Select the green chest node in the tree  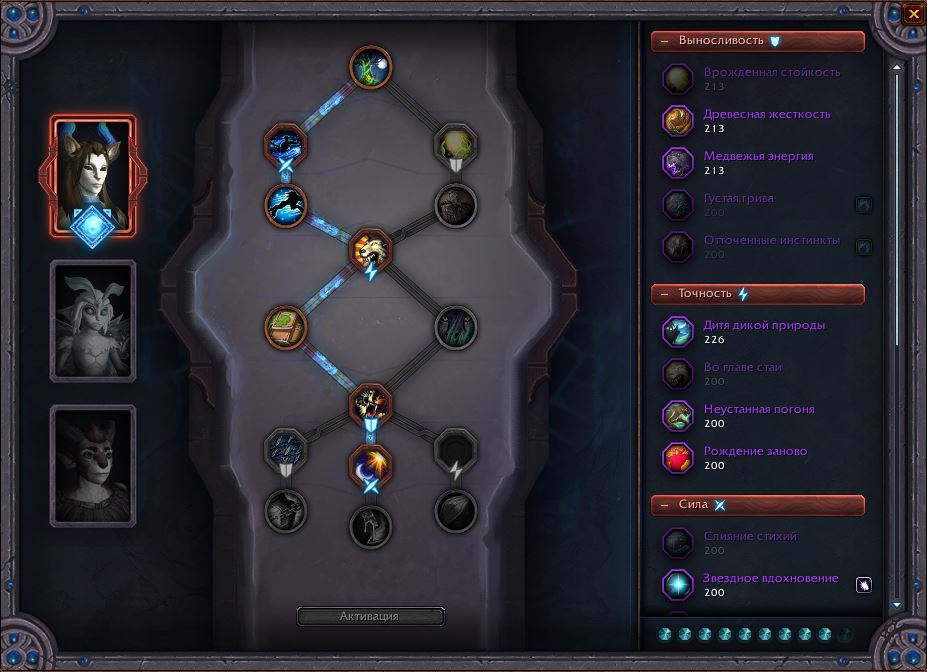click(x=286, y=327)
